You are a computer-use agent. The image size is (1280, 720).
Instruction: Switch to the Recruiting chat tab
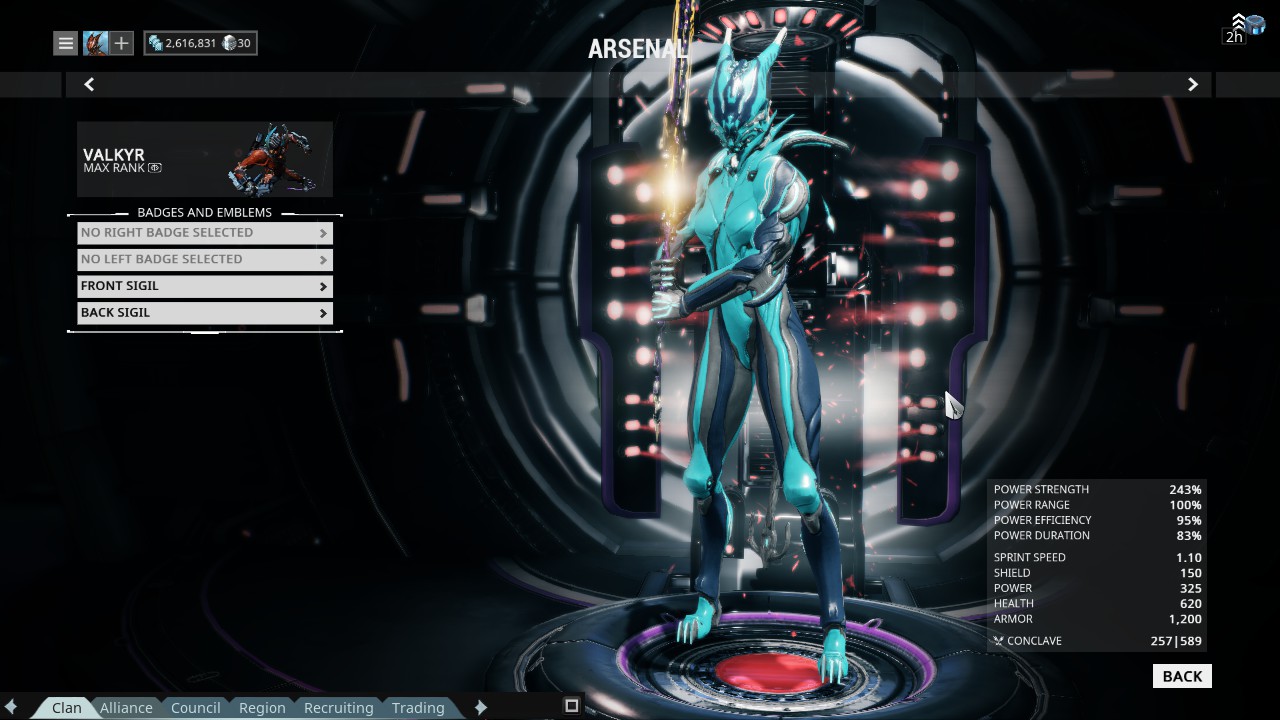[338, 707]
